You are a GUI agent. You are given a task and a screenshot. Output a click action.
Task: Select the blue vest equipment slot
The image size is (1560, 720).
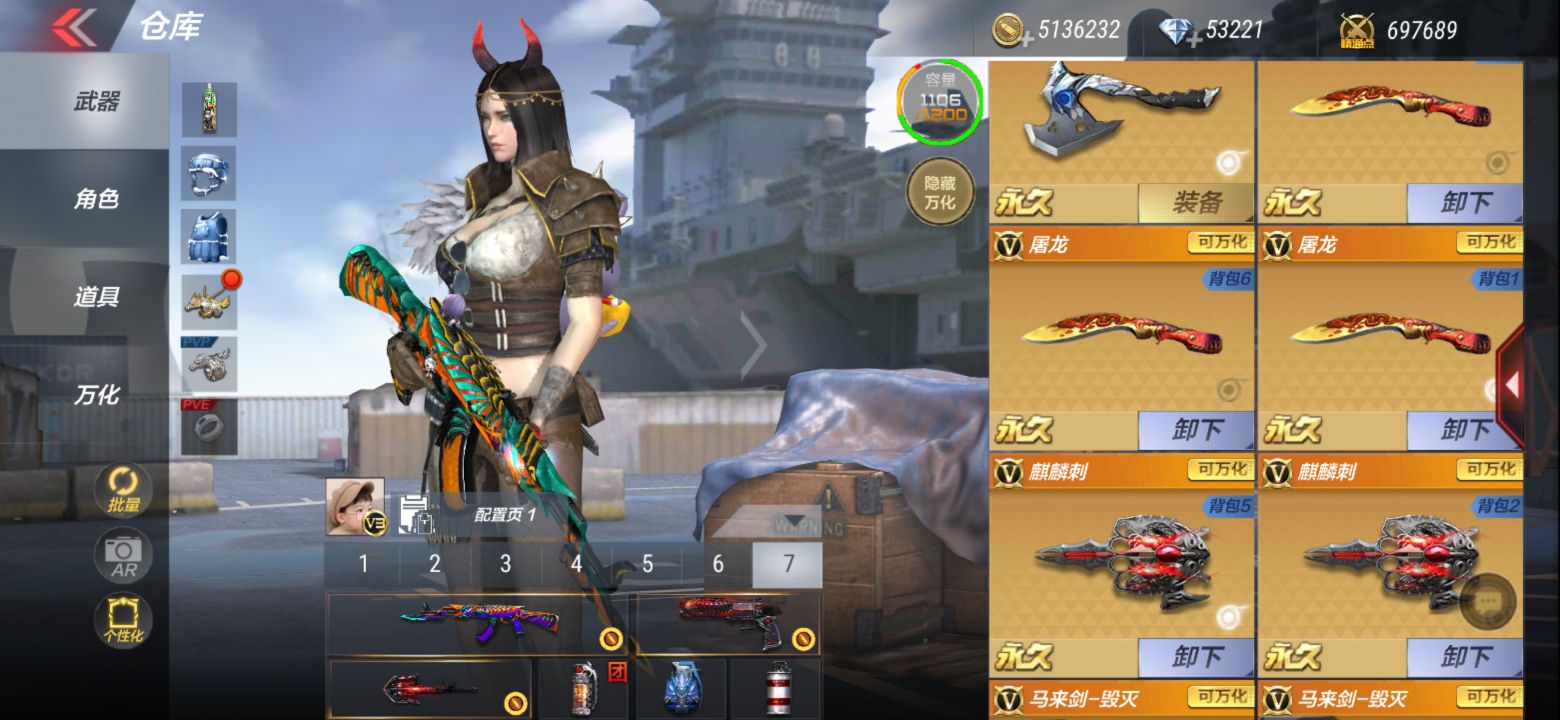point(209,237)
